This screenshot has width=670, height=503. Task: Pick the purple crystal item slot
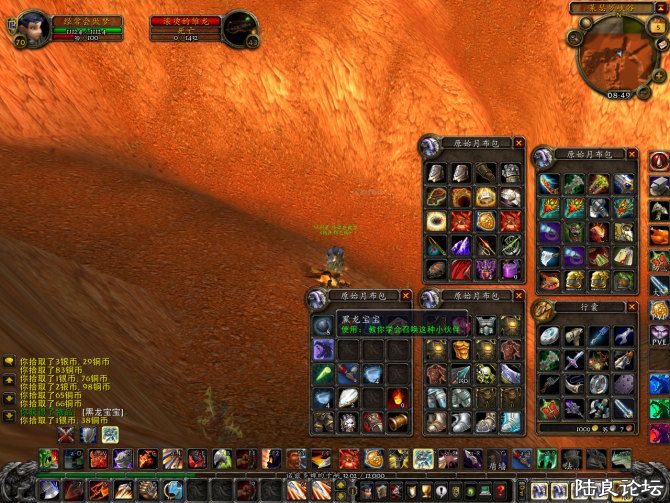coord(461,246)
